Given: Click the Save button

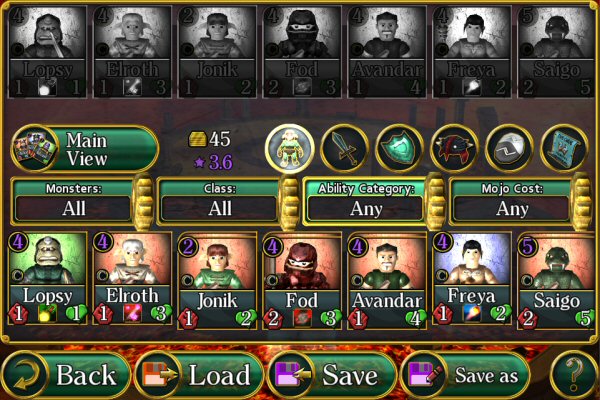Looking at the screenshot, I should 332,375.
